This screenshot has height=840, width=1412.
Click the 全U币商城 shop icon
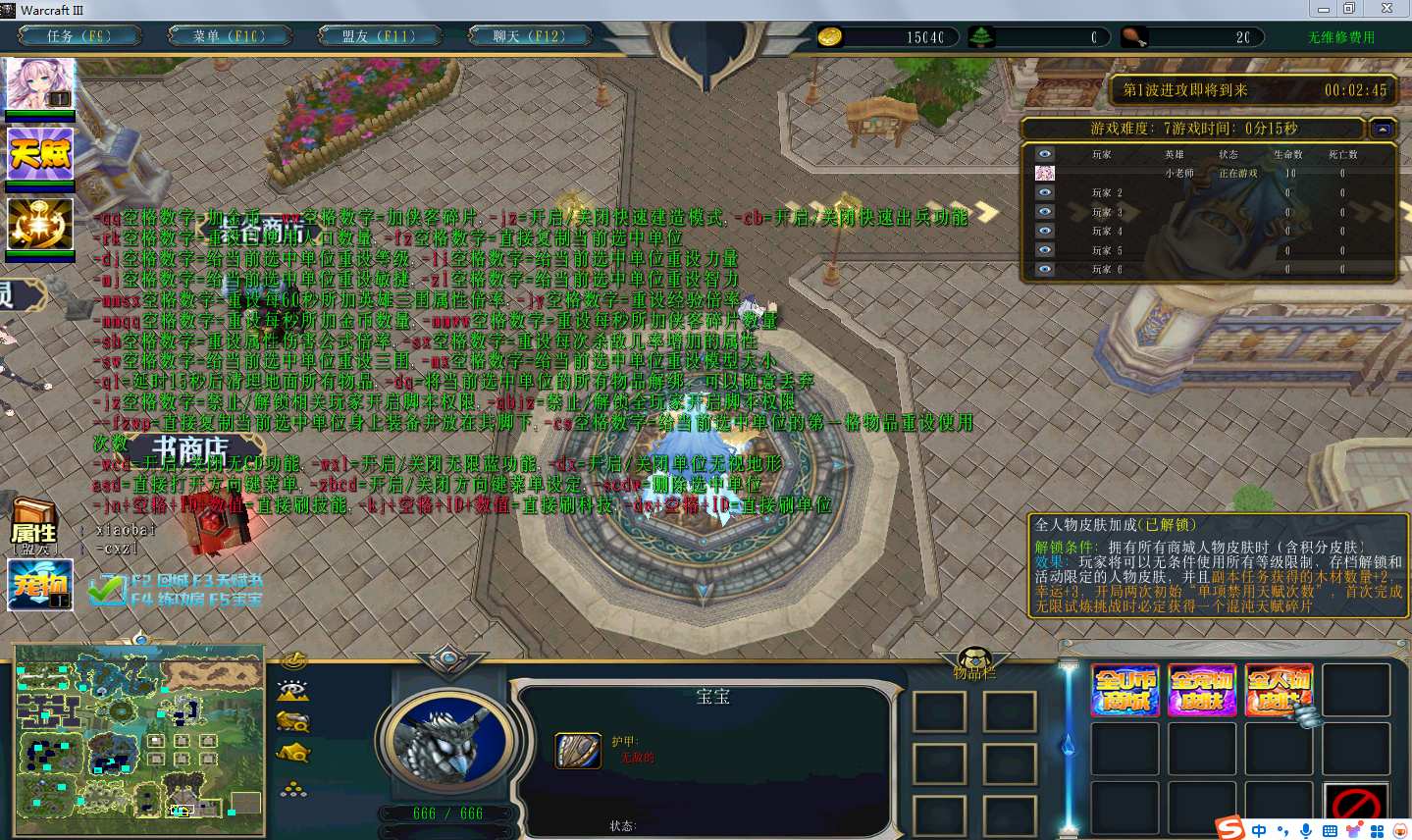[x=1125, y=690]
